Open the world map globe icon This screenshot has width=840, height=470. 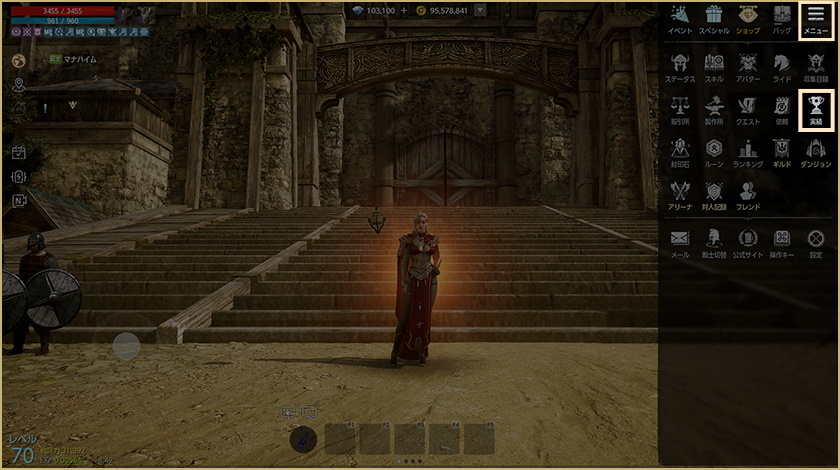[x=18, y=60]
